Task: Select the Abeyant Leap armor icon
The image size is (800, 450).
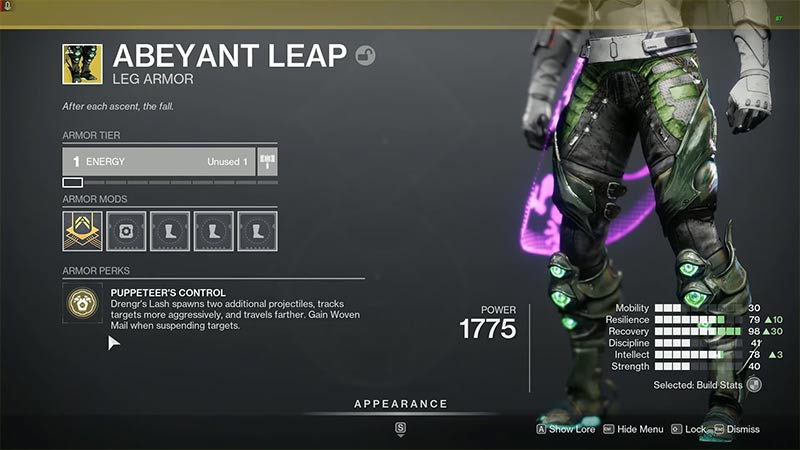Action: pos(82,63)
